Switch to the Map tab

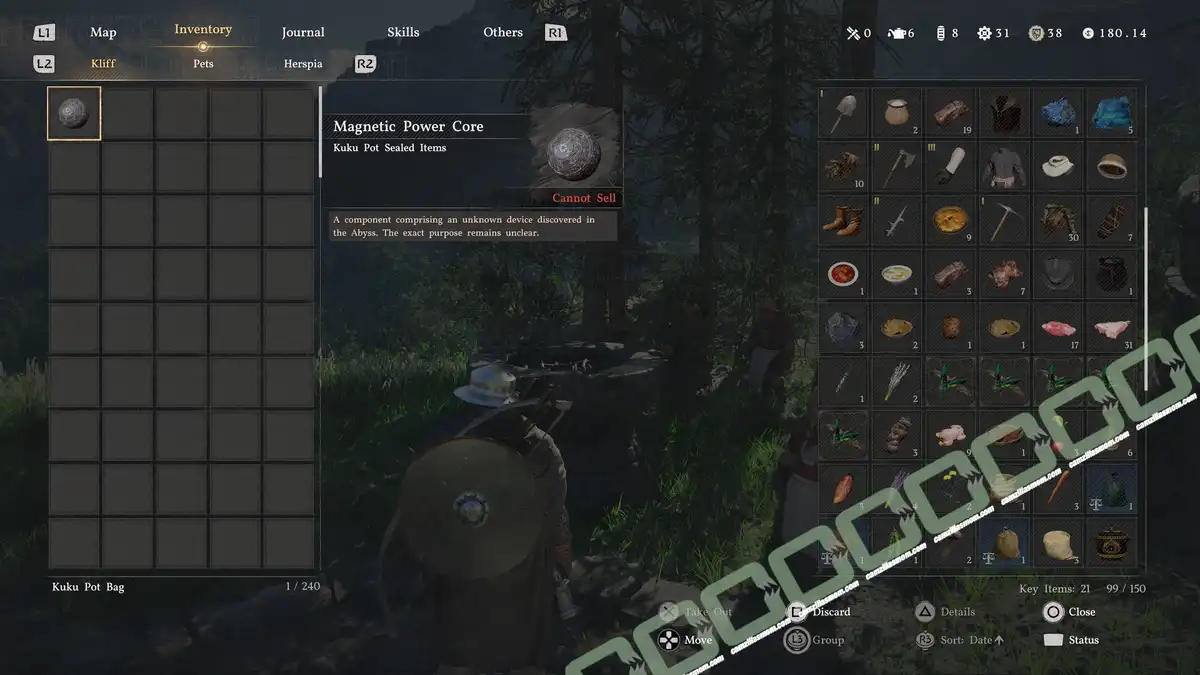(103, 32)
